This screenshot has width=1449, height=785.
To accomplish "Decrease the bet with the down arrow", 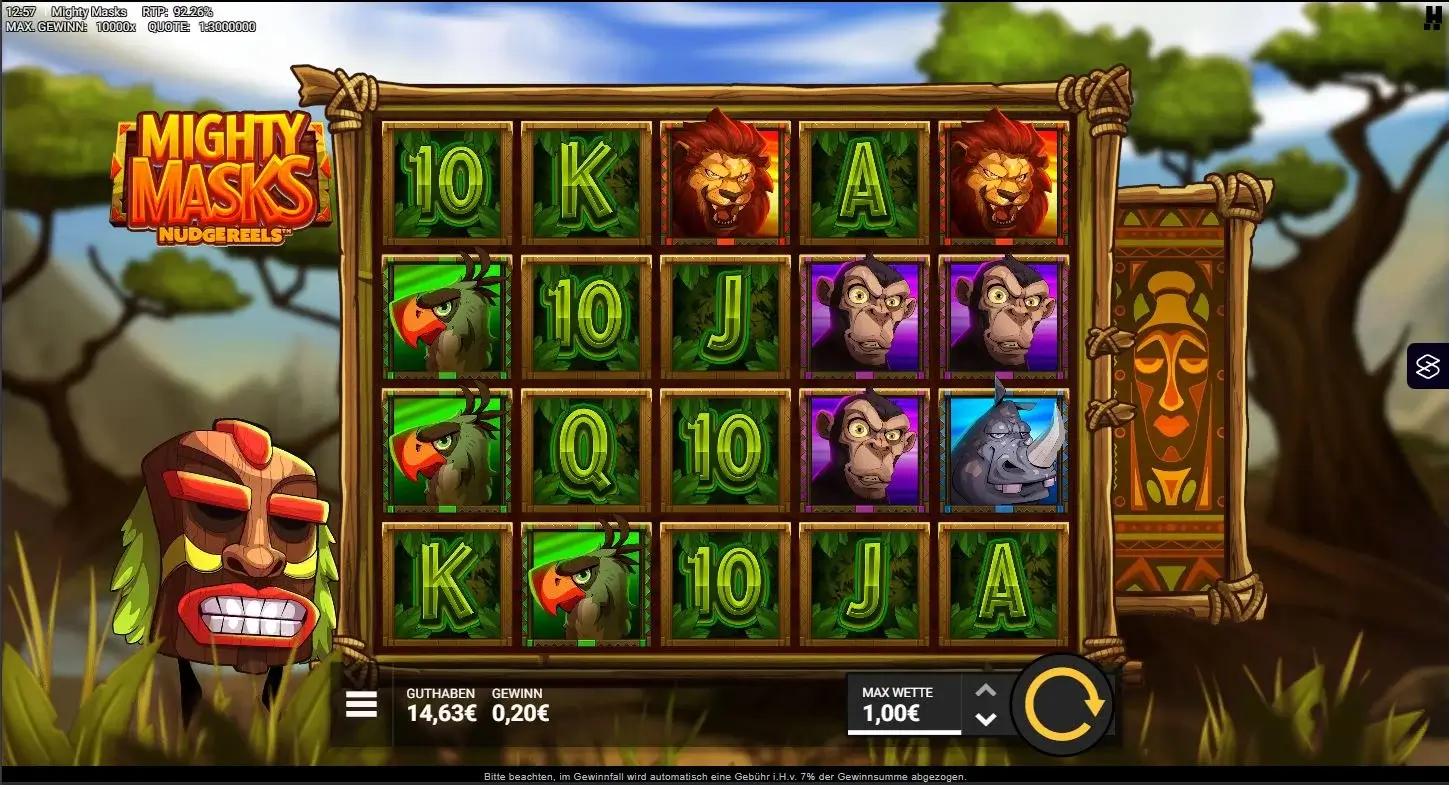I will pyautogui.click(x=985, y=718).
